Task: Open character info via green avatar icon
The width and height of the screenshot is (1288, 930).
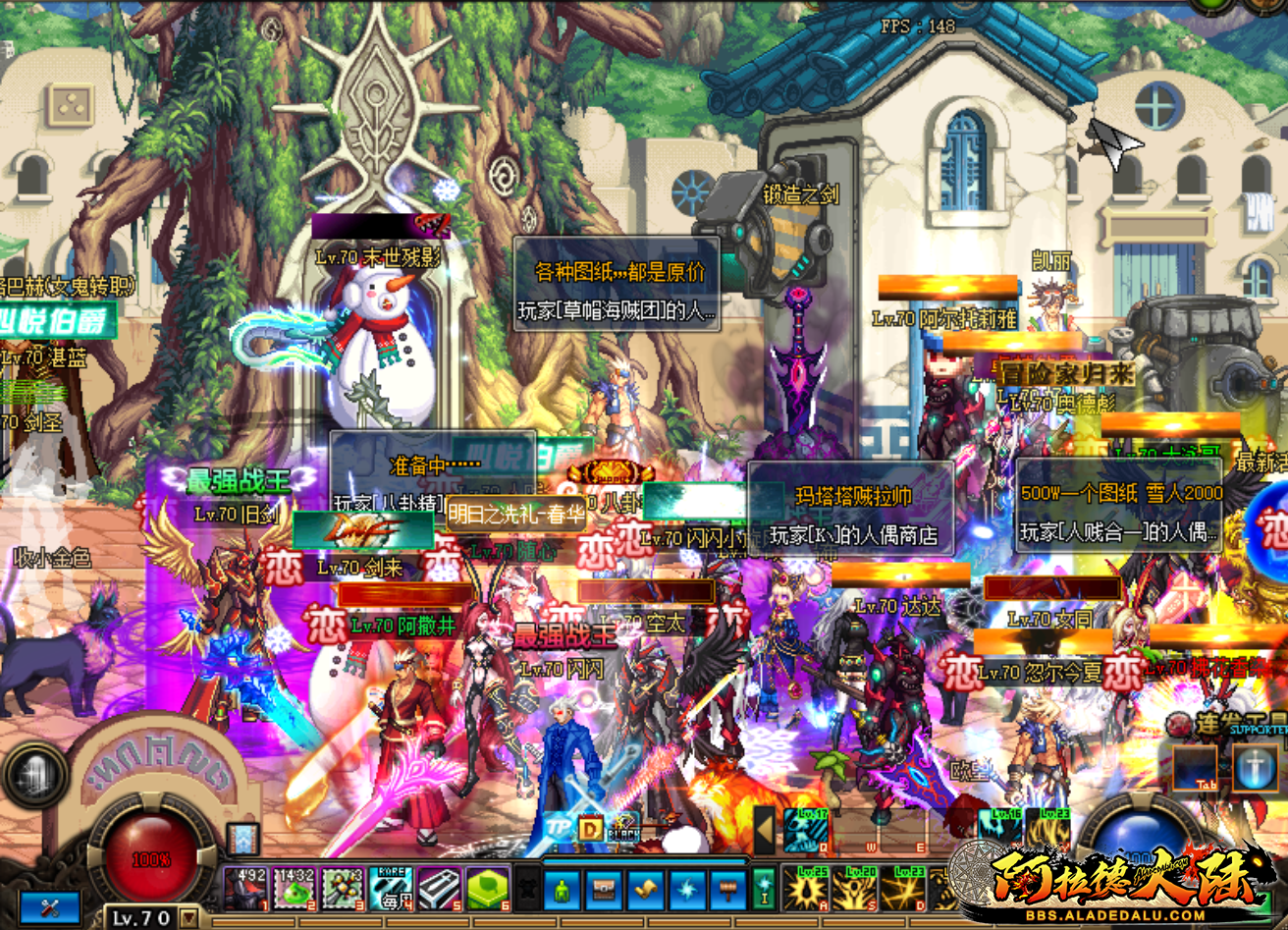Action: pyautogui.click(x=560, y=889)
